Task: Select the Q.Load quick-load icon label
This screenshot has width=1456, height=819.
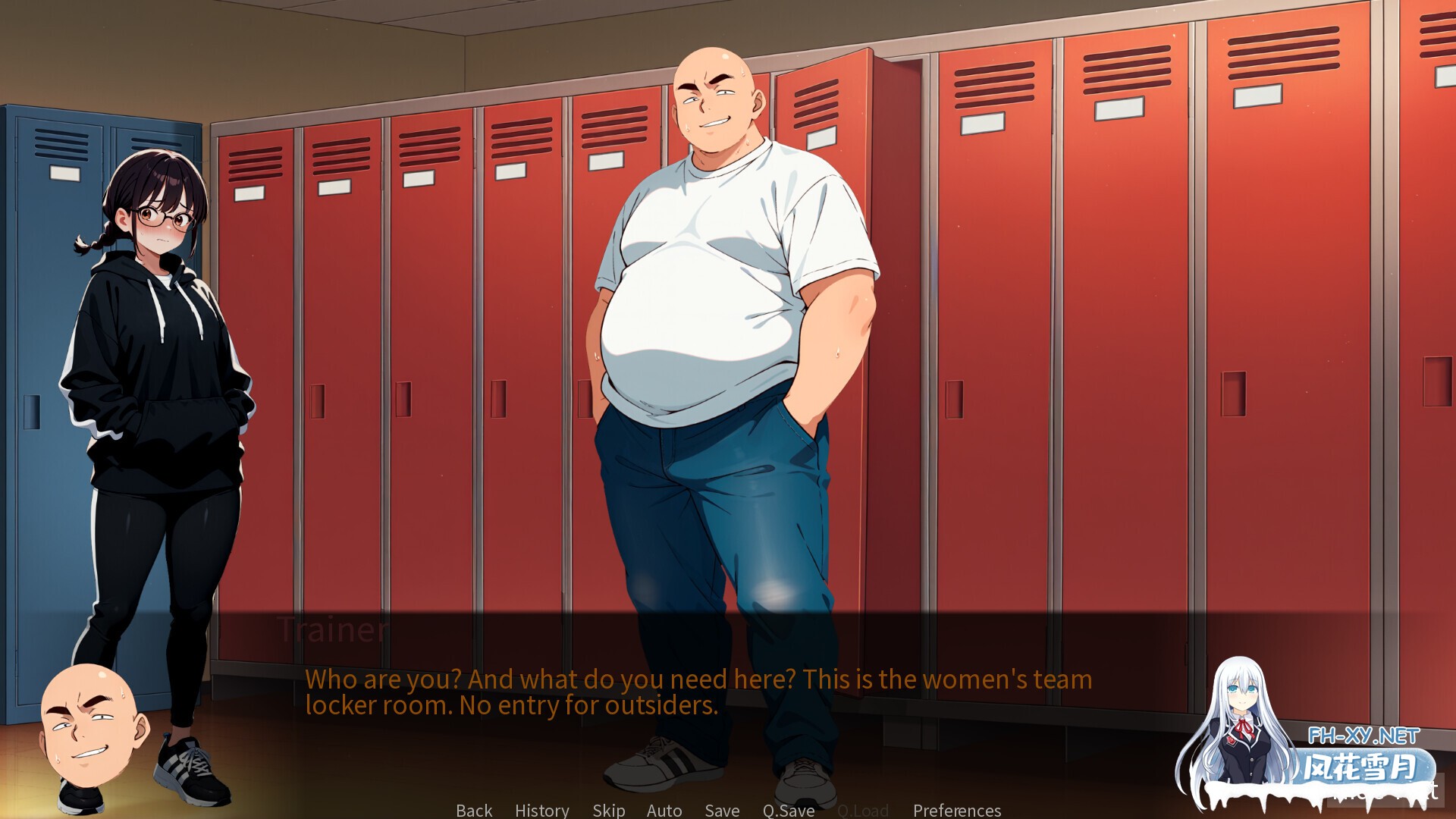Action: tap(862, 810)
